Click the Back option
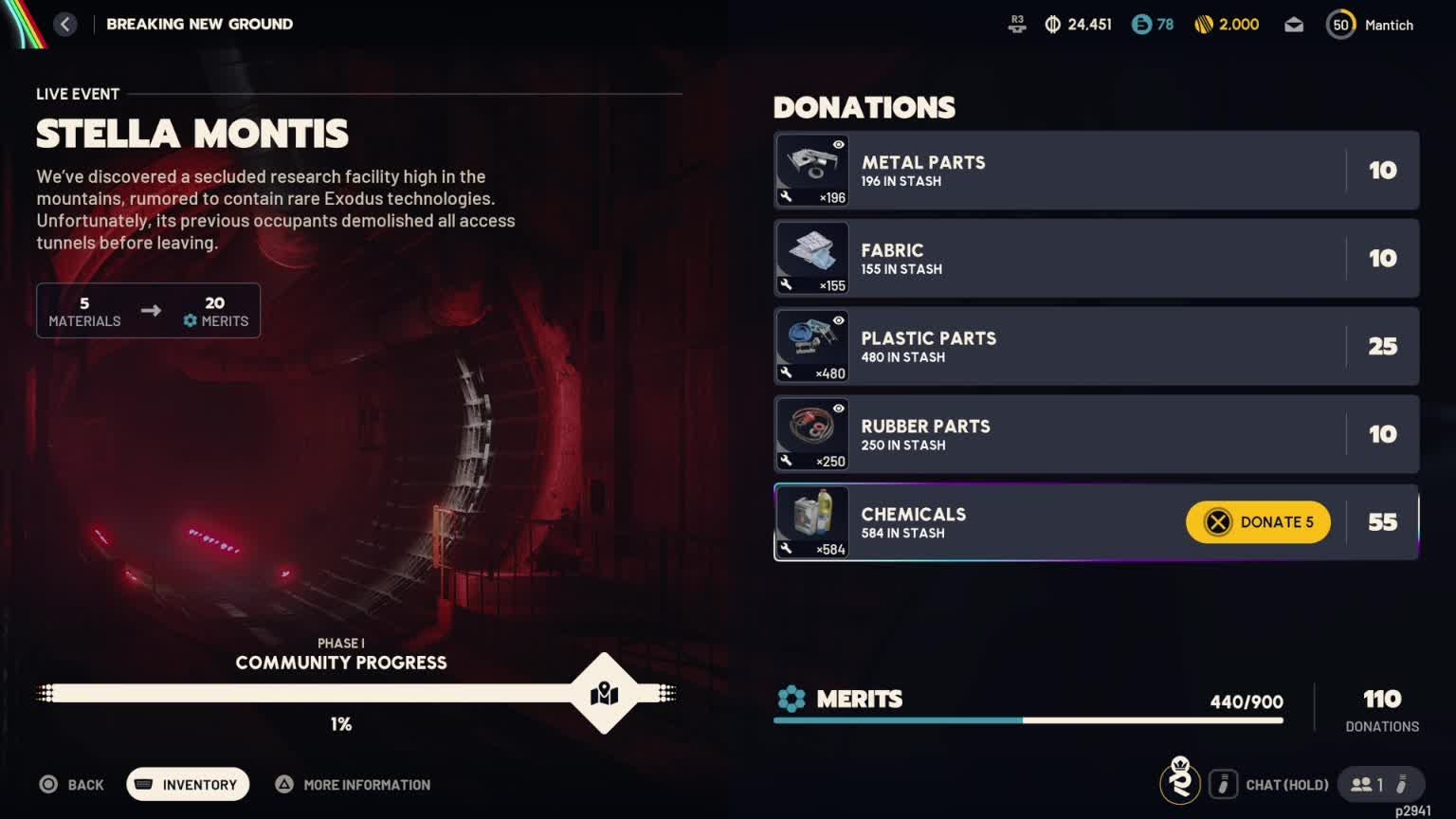Screen dimensions: 1456x819 point(72,785)
